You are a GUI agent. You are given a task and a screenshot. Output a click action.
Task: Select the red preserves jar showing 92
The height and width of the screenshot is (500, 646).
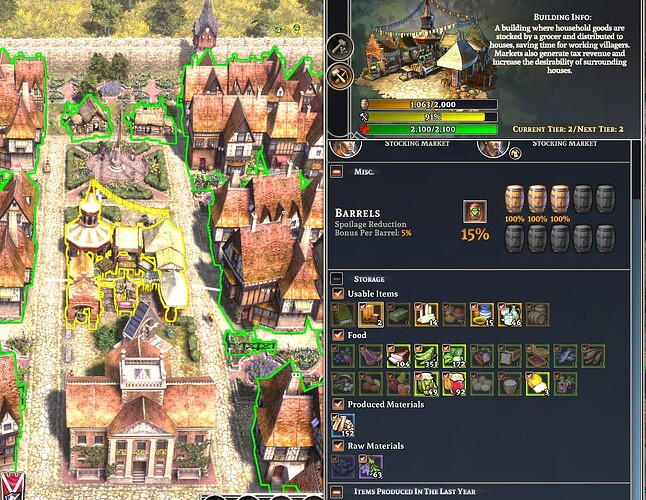coord(455,383)
